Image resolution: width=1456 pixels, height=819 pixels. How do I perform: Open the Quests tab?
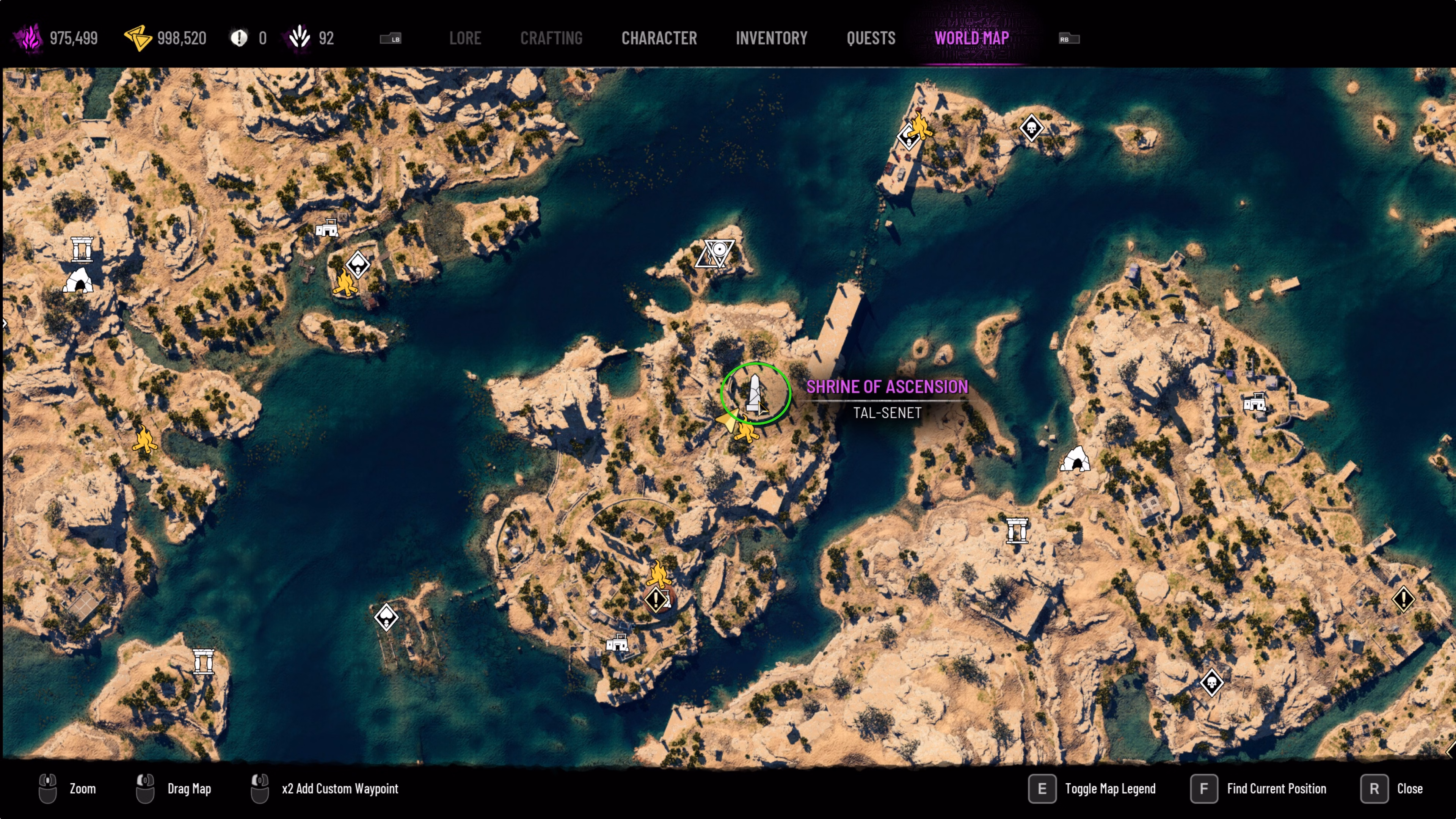click(871, 38)
